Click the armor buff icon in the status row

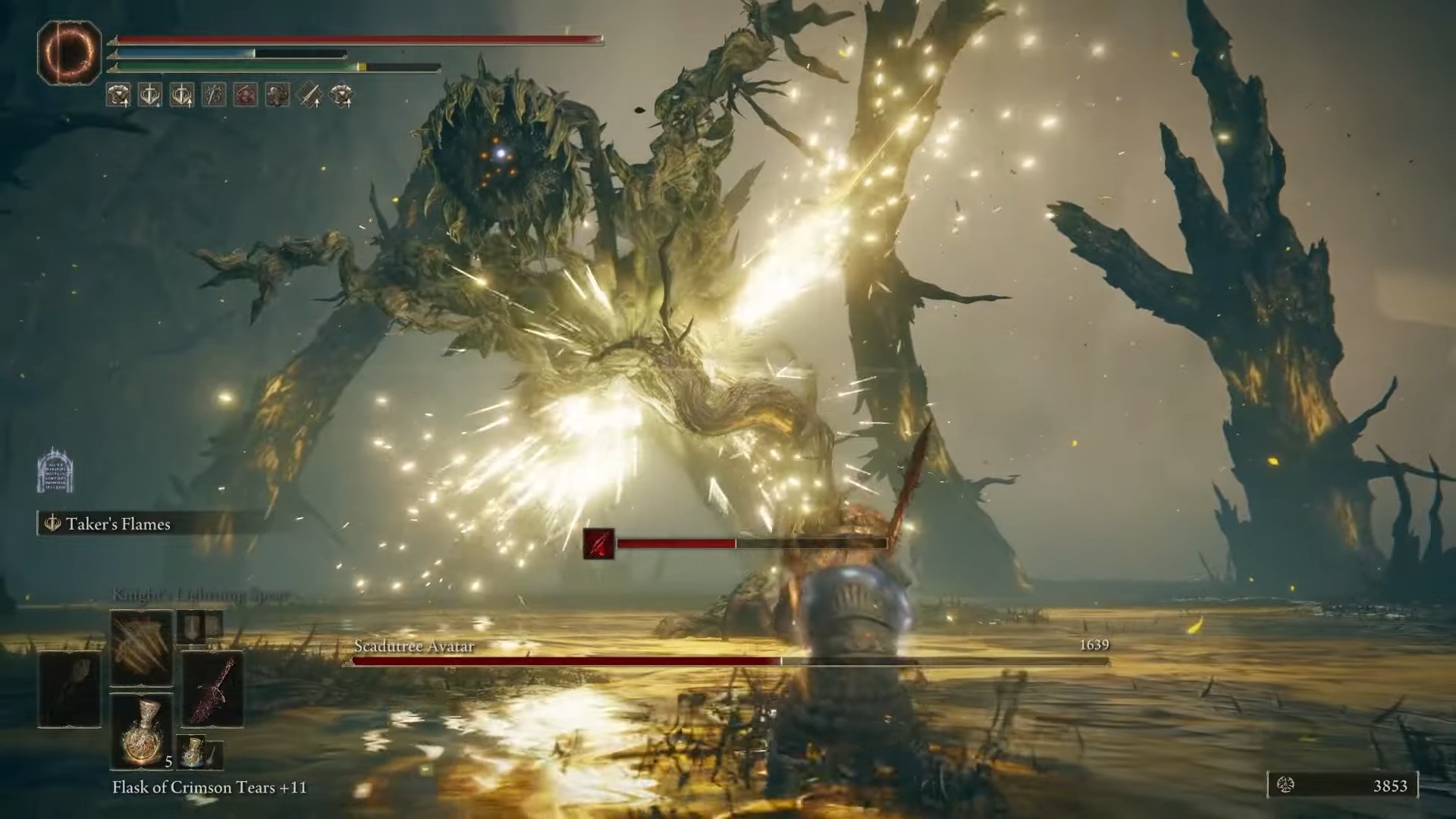coord(118,93)
